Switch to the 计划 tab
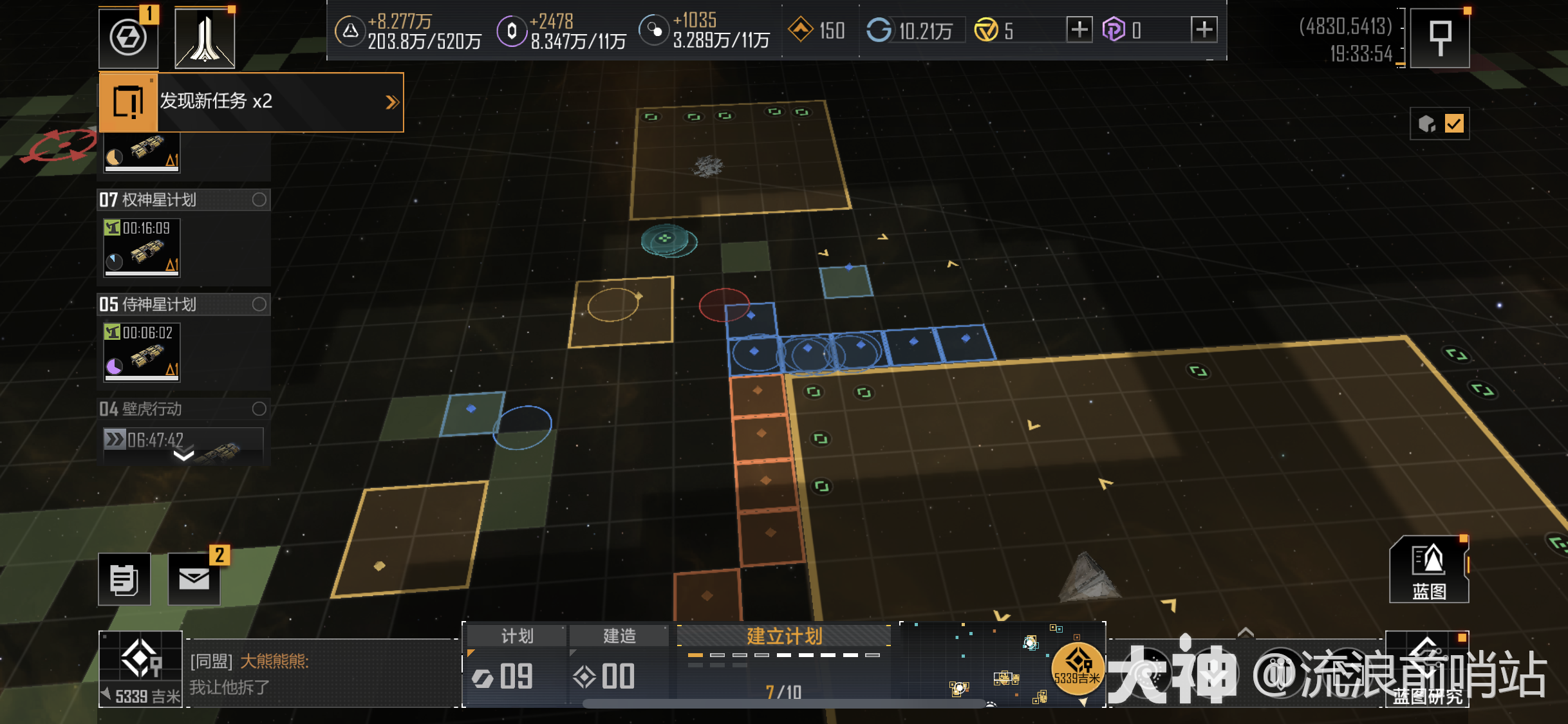 [516, 636]
